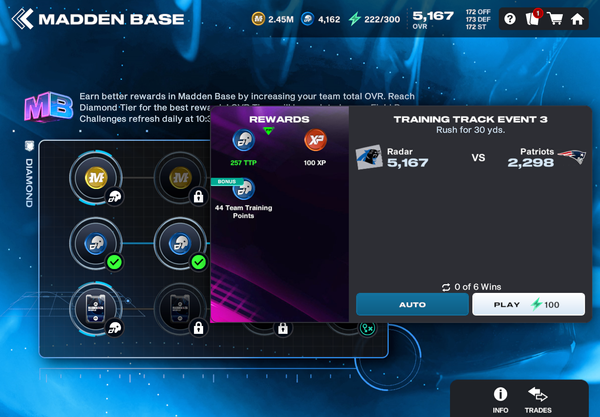The width and height of the screenshot is (600, 417).
Task: Return to the home screen
Action: click(578, 19)
